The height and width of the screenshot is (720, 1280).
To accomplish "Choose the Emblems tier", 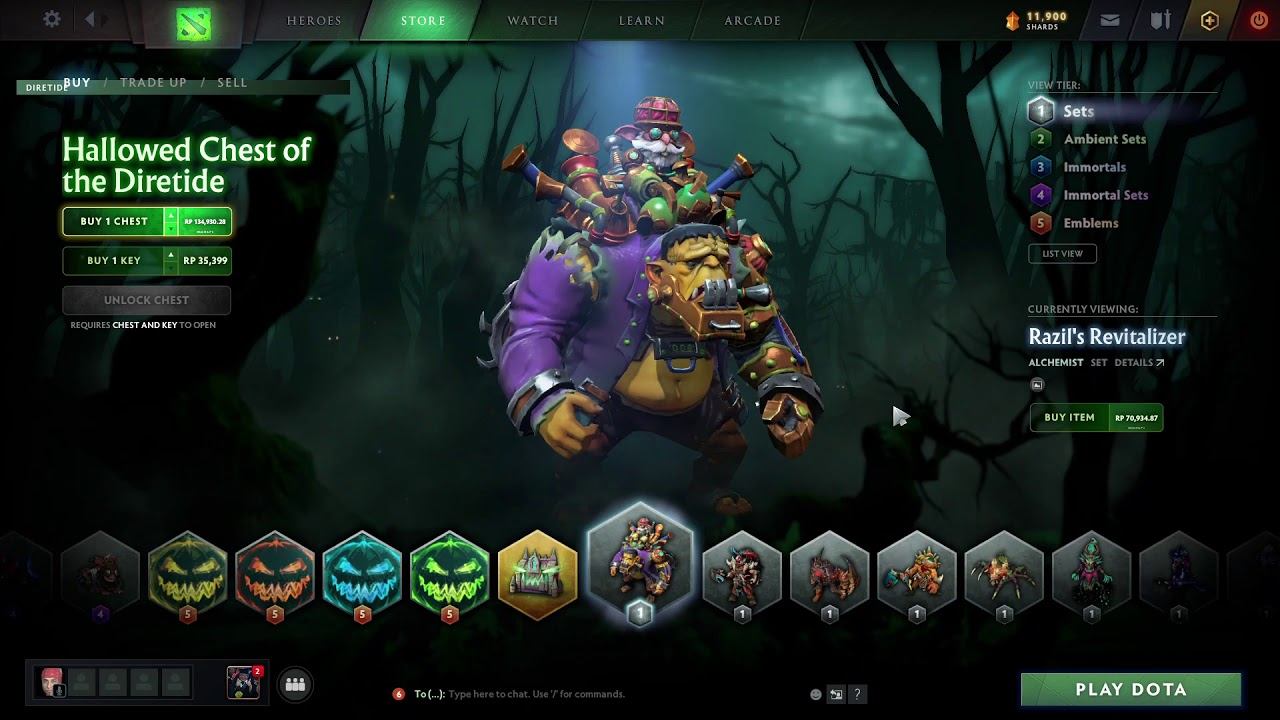I will pyautogui.click(x=1090, y=224).
